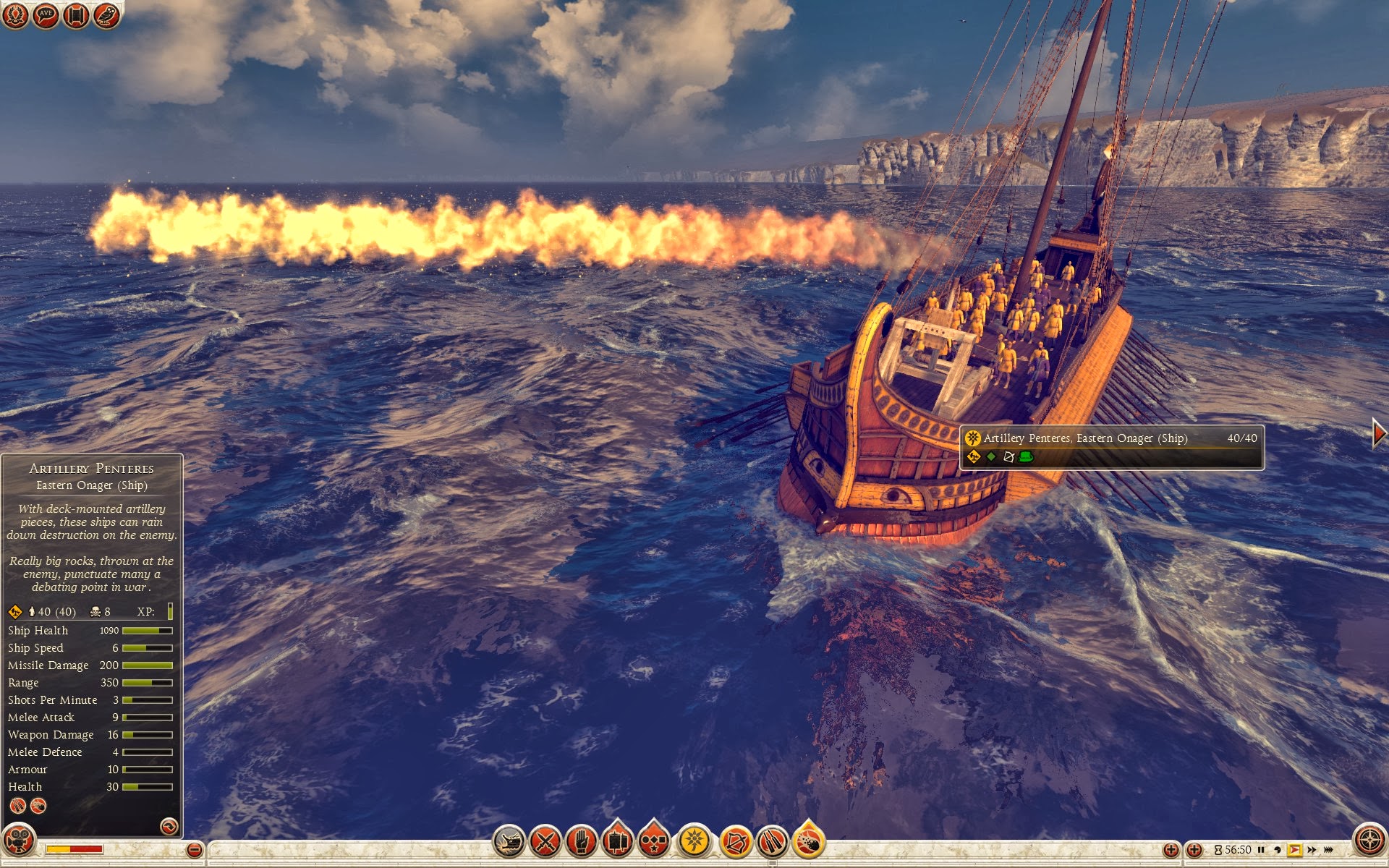
Task: Click the raised hand halt order
Action: click(x=581, y=842)
